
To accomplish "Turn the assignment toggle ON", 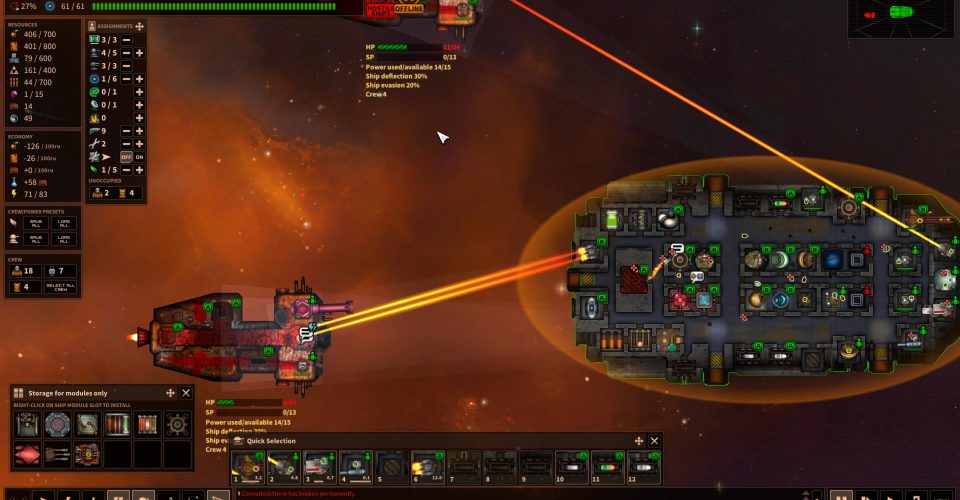I will click(x=139, y=157).
